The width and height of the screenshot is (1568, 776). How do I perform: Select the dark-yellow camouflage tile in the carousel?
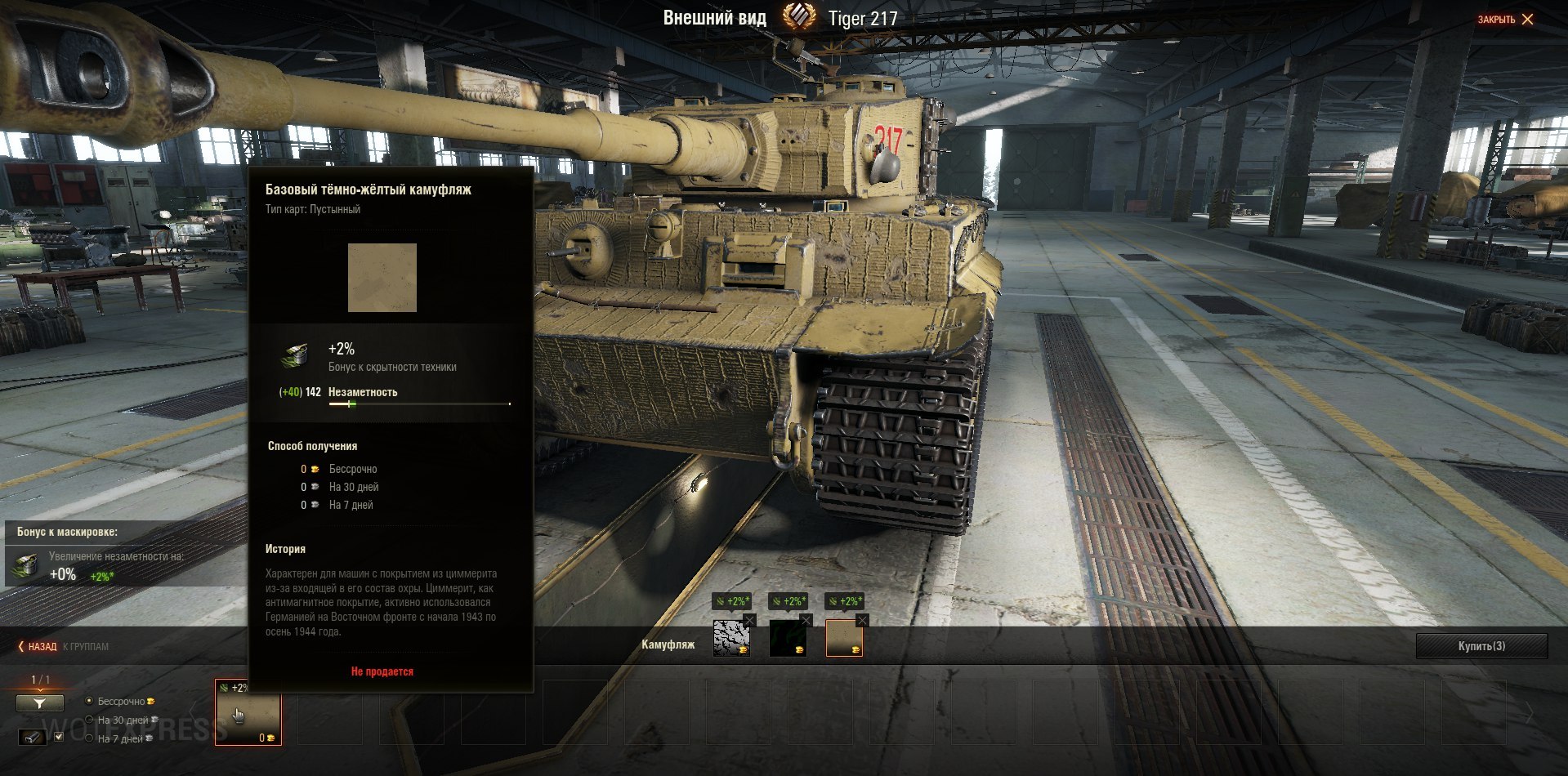(x=248, y=712)
